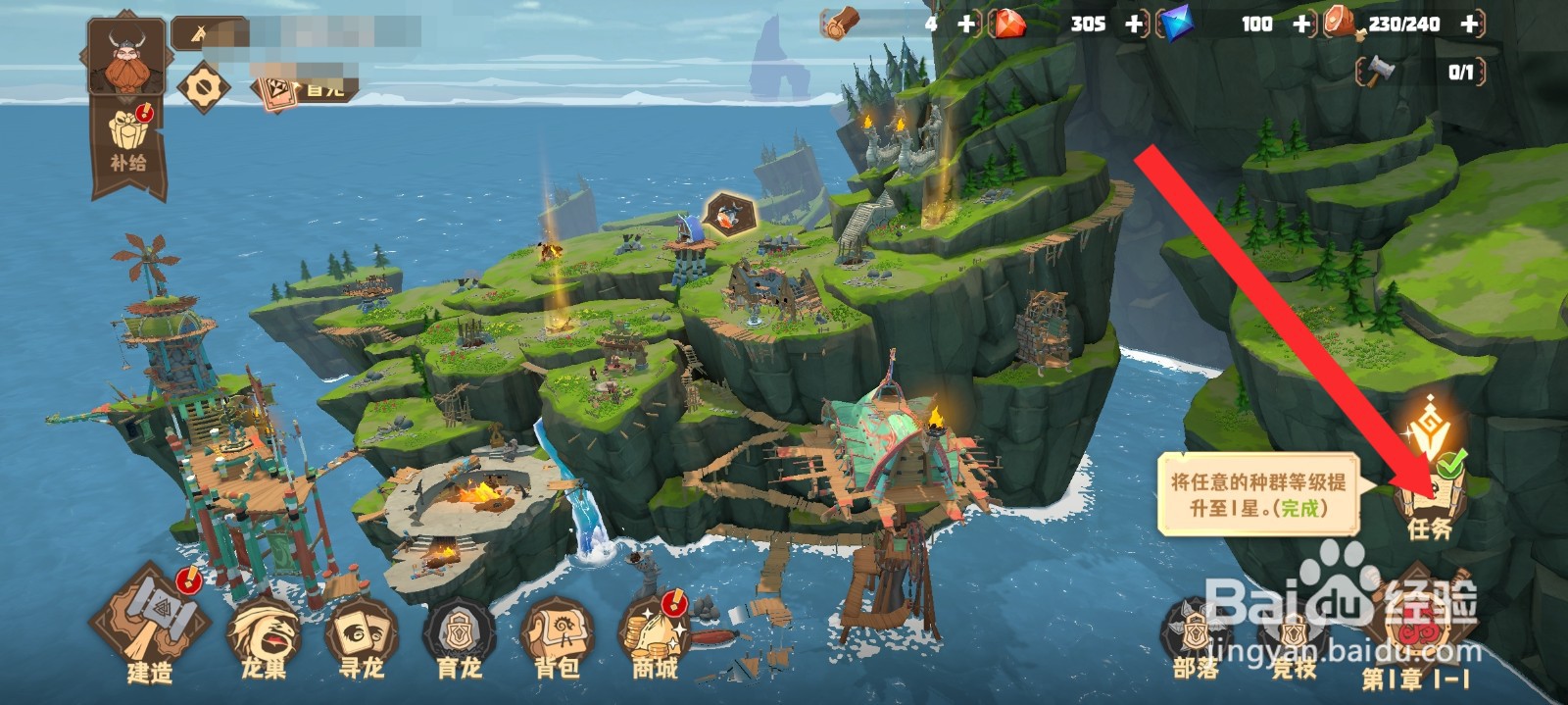Open the 竞技 arena
1568x705 pixels.
[x=1294, y=637]
